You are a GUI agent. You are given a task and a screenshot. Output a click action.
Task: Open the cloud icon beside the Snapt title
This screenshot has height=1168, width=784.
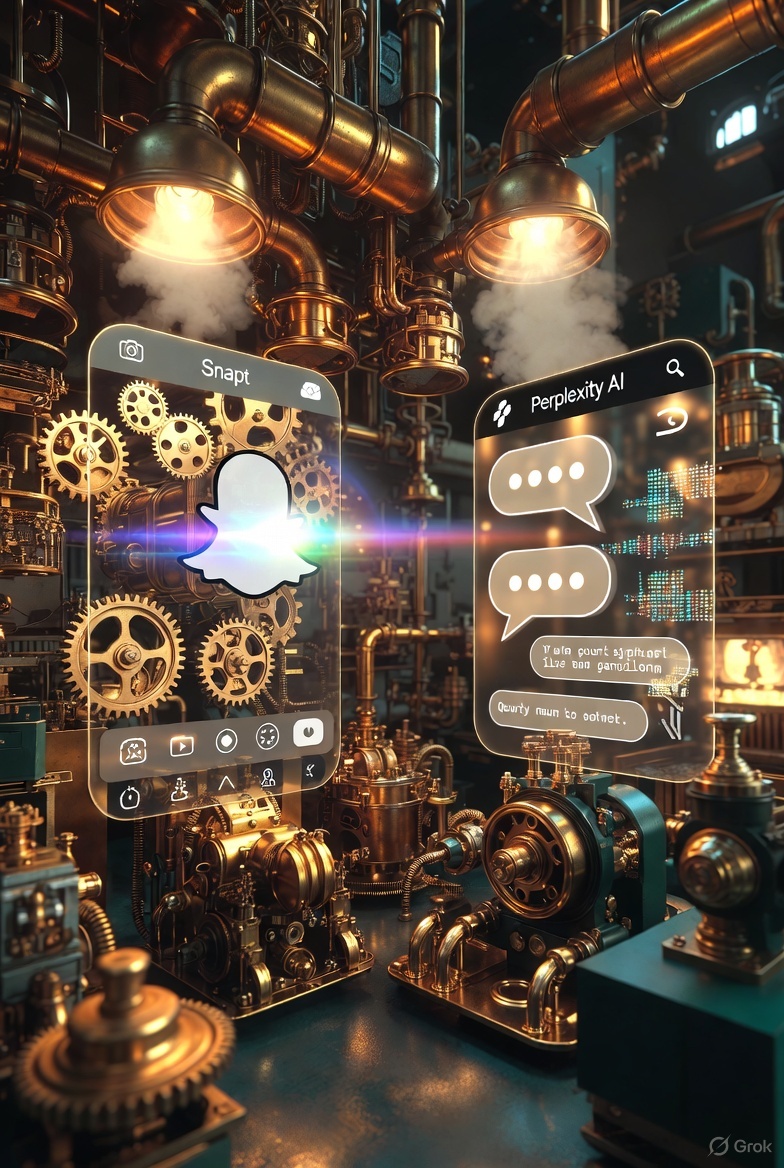[x=311, y=391]
